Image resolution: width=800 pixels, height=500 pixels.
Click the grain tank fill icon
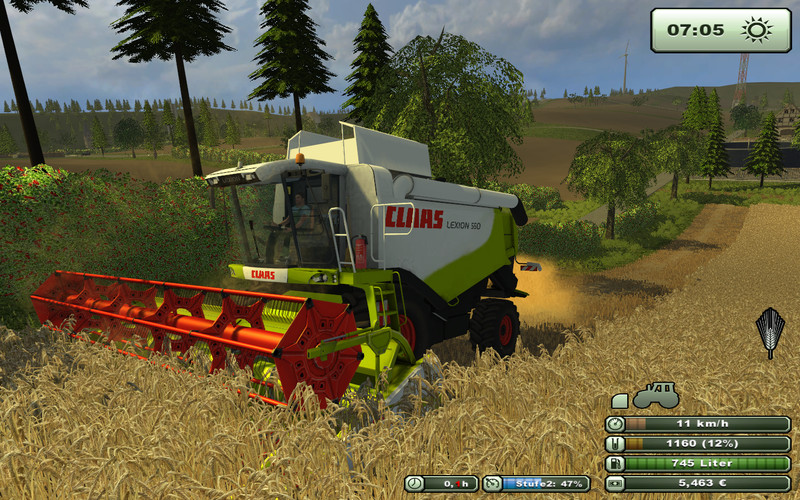click(615, 444)
